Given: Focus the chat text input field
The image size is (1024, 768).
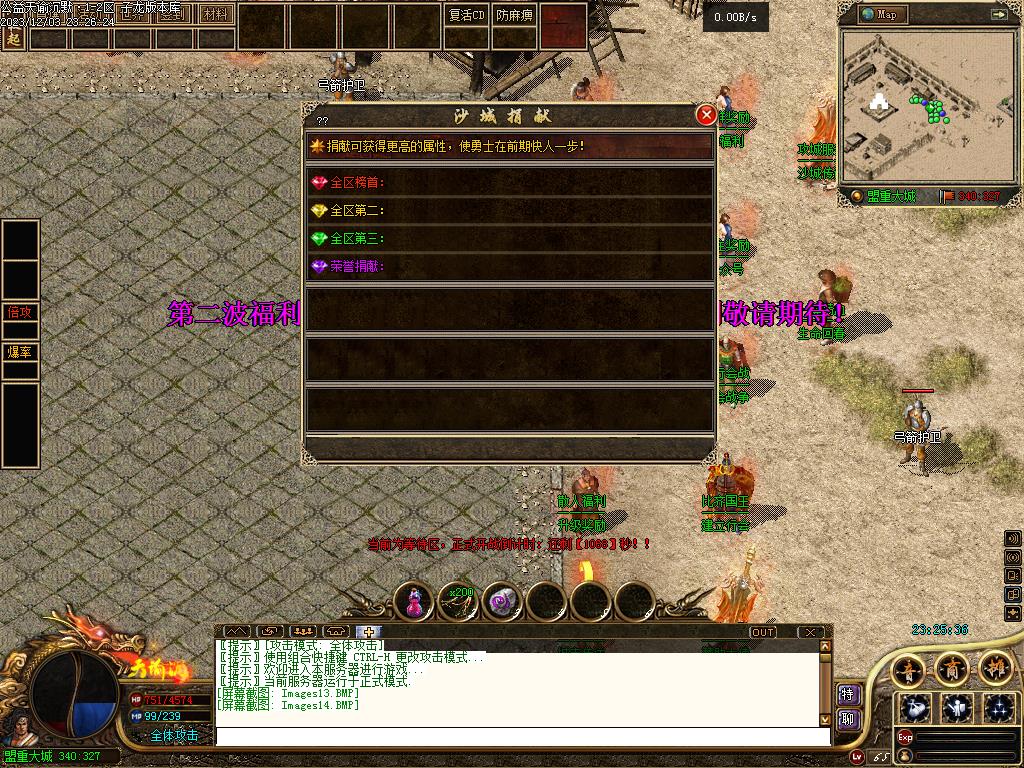Looking at the screenshot, I should tap(520, 736).
